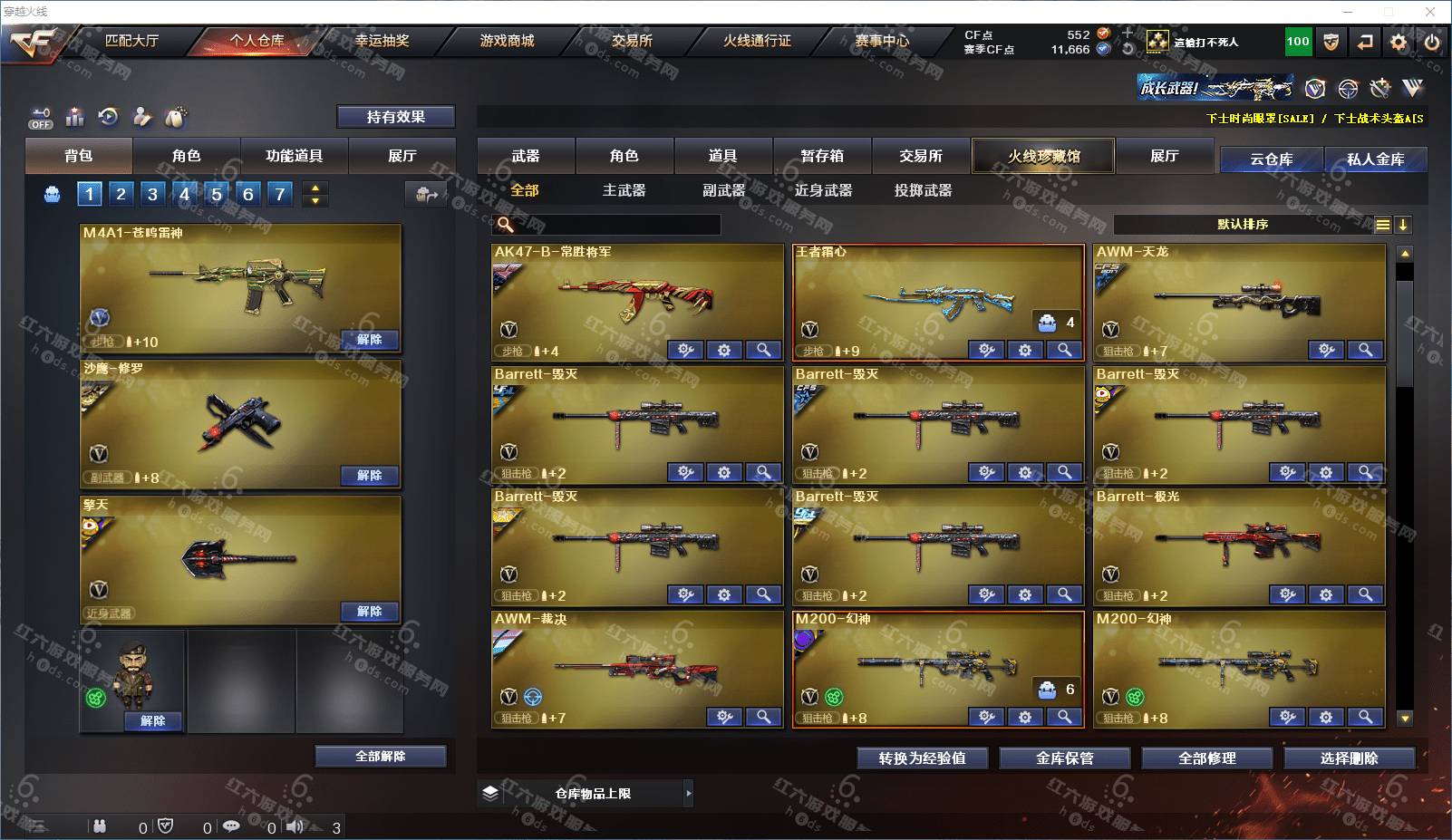Click the 转换为经验值 button
Screen dimensions: 1452x840
(x=922, y=758)
